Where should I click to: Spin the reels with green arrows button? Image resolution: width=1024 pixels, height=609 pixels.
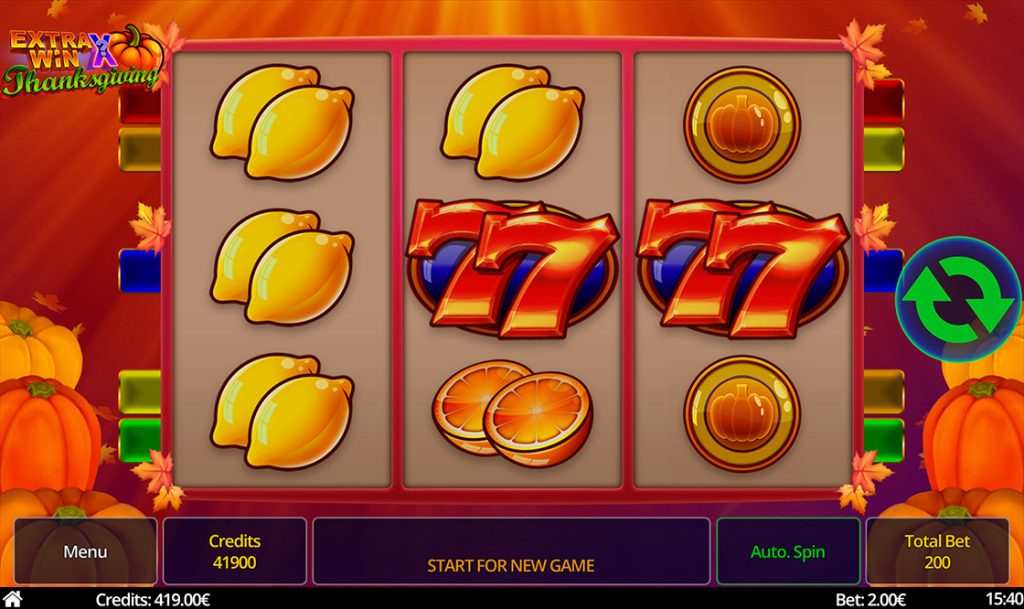pyautogui.click(x=957, y=298)
